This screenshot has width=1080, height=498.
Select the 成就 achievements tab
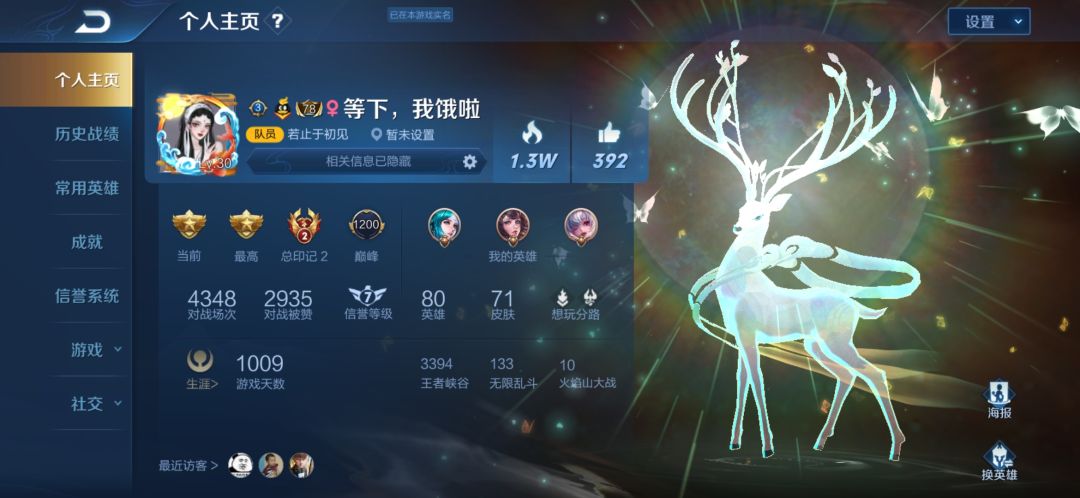87,242
